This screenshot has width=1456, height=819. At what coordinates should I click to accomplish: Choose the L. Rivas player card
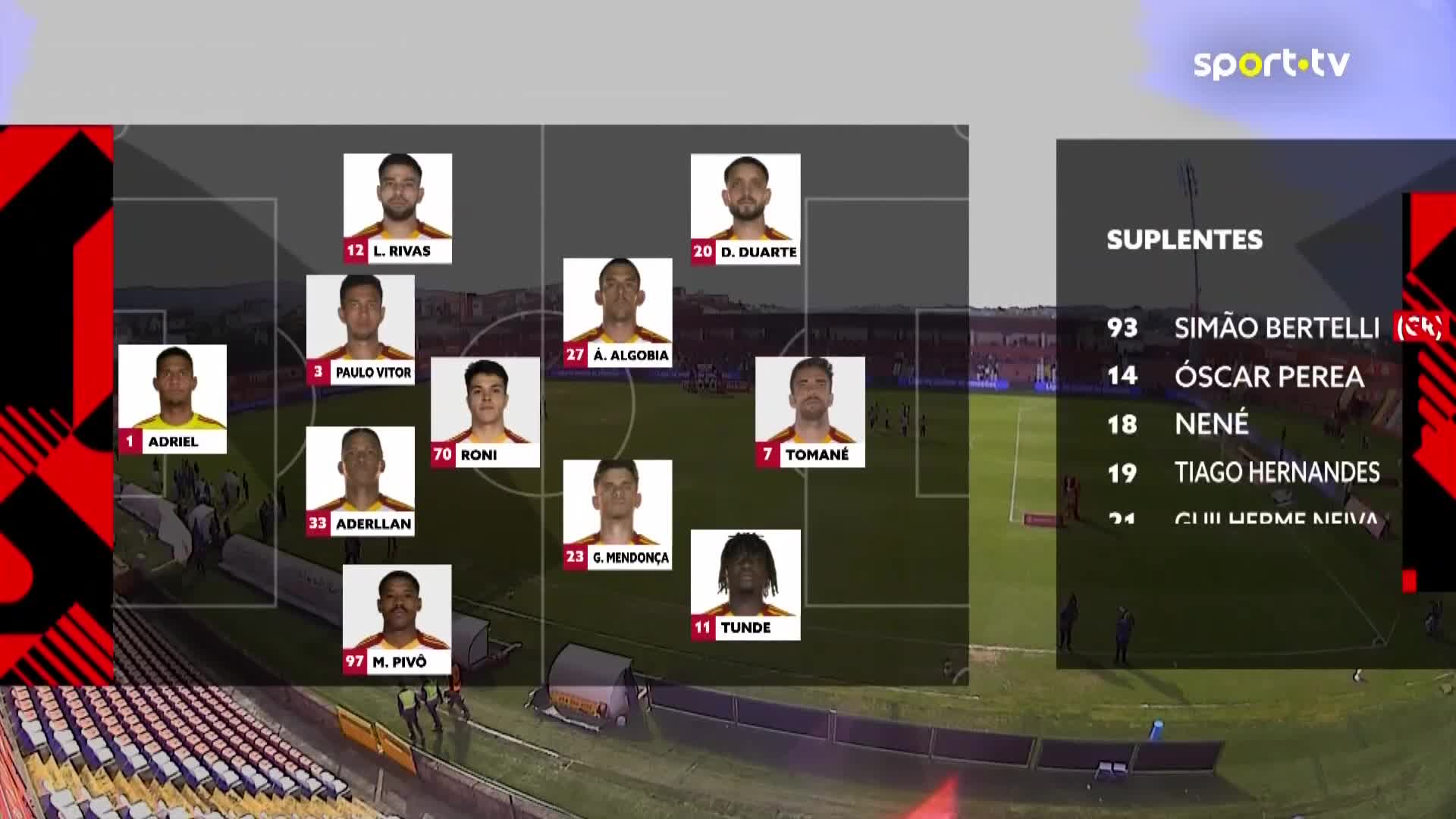tap(397, 209)
